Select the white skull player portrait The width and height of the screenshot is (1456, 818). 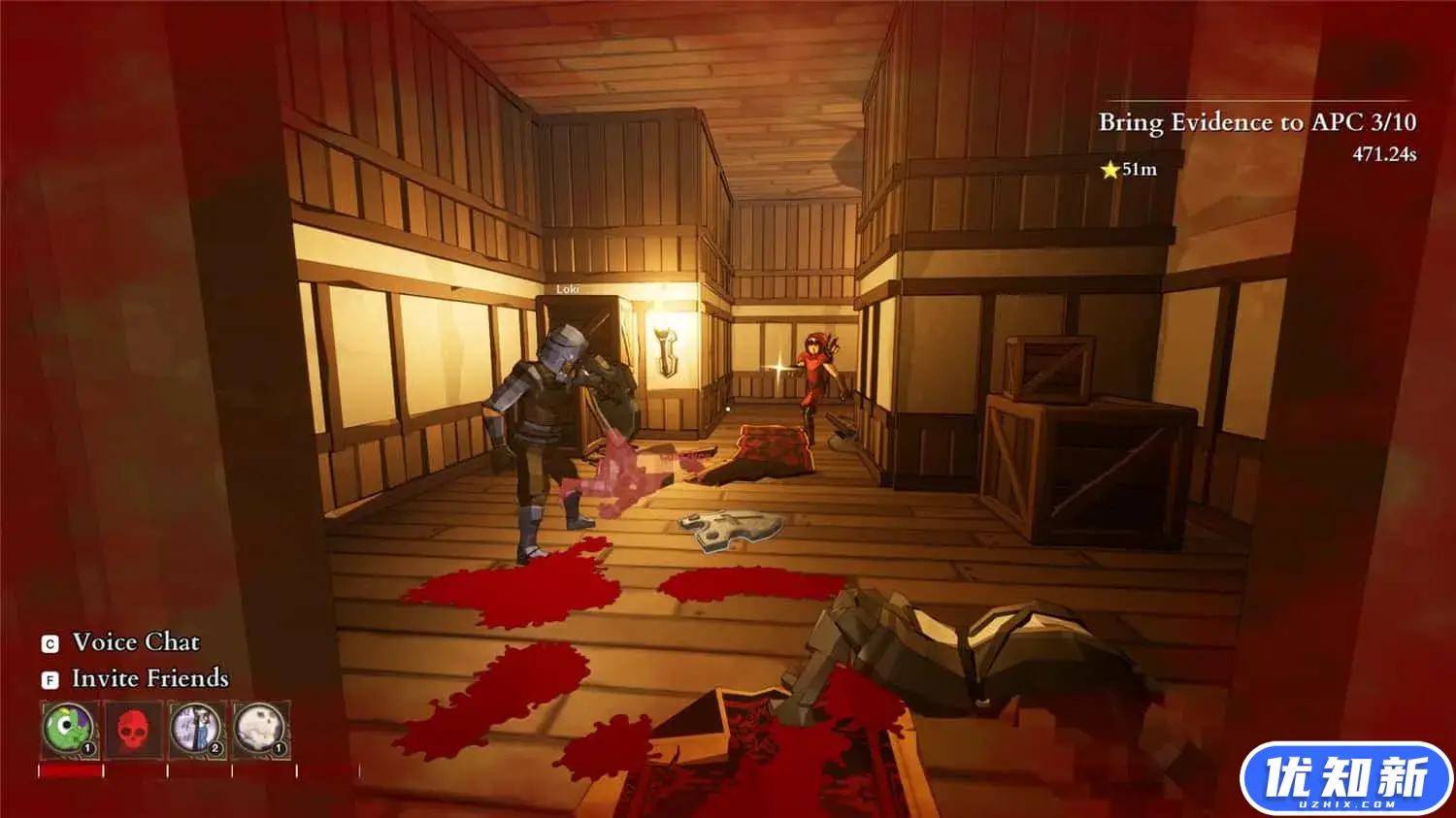(260, 729)
